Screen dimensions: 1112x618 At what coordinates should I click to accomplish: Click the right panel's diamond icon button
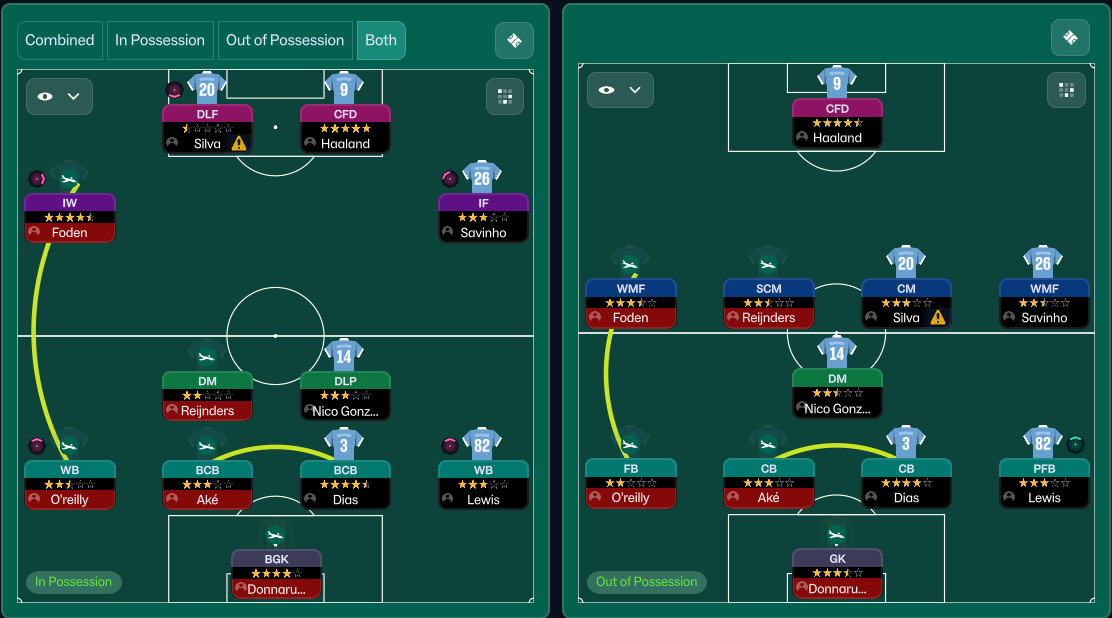(x=1070, y=38)
